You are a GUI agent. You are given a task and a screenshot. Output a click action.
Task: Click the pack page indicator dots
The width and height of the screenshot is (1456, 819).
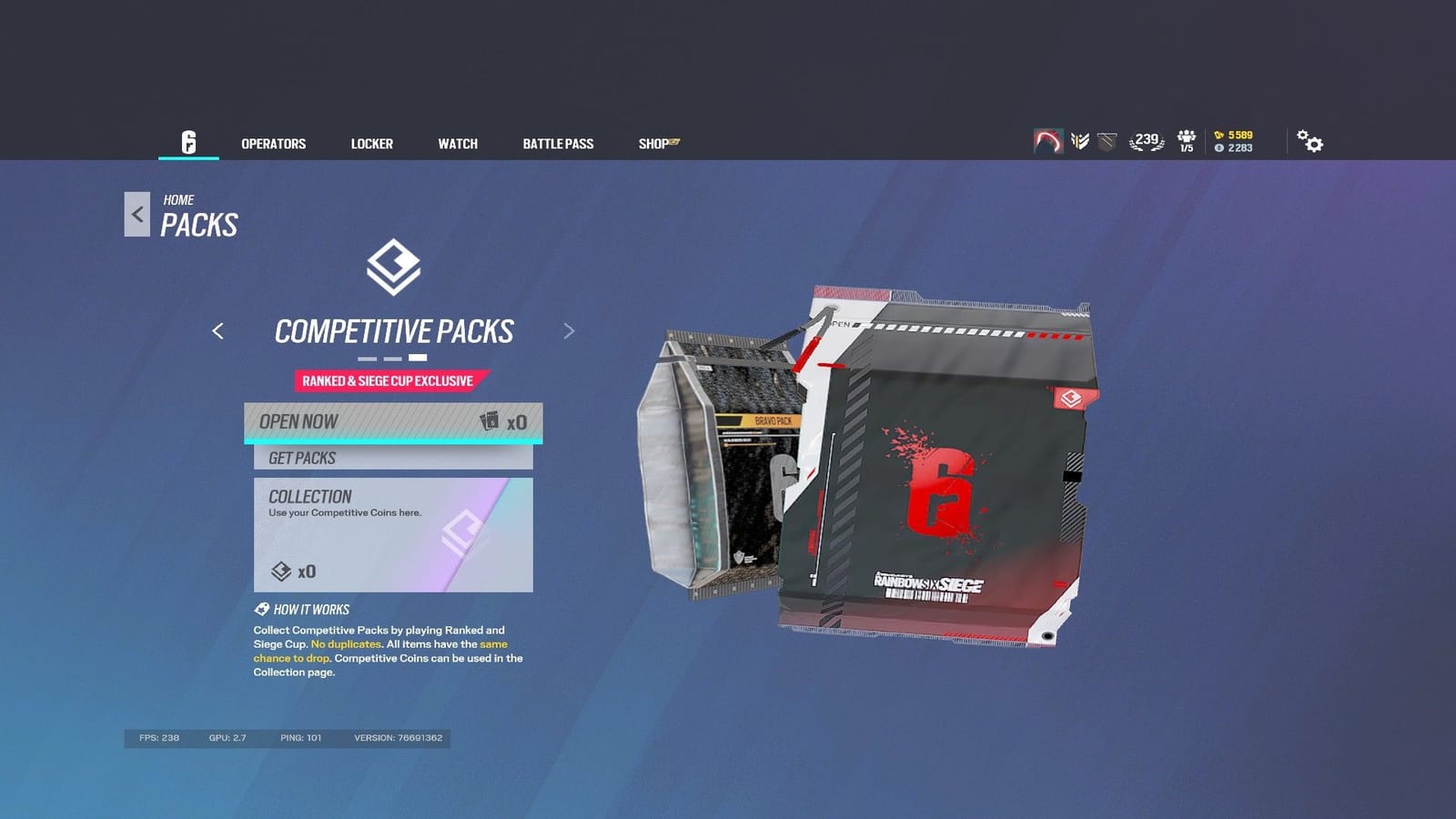pos(395,357)
